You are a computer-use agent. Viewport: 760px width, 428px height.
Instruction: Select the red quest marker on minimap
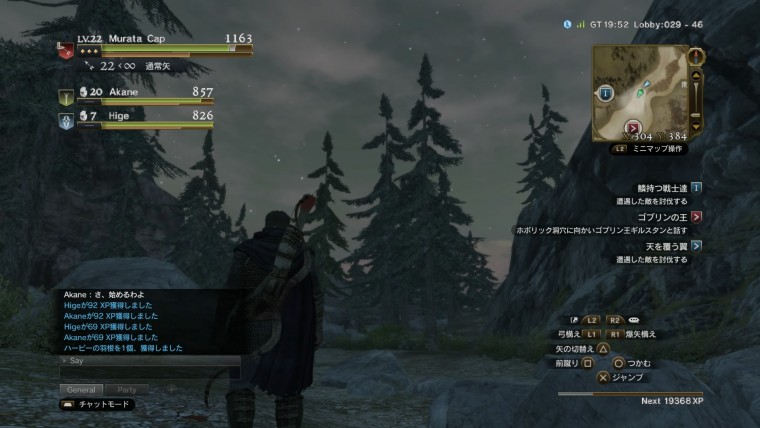point(634,127)
